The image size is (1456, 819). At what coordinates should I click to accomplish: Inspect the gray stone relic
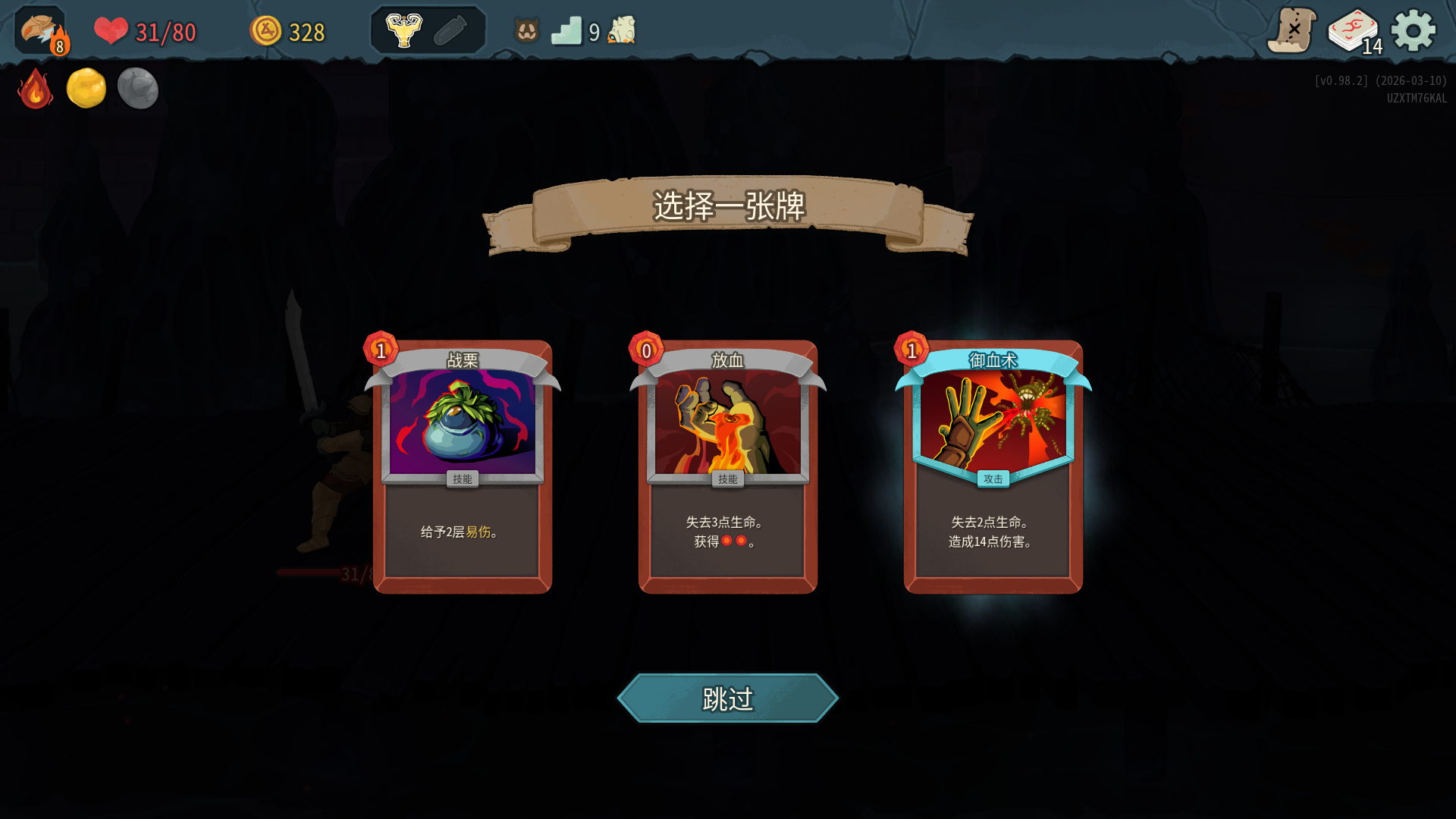pyautogui.click(x=138, y=88)
